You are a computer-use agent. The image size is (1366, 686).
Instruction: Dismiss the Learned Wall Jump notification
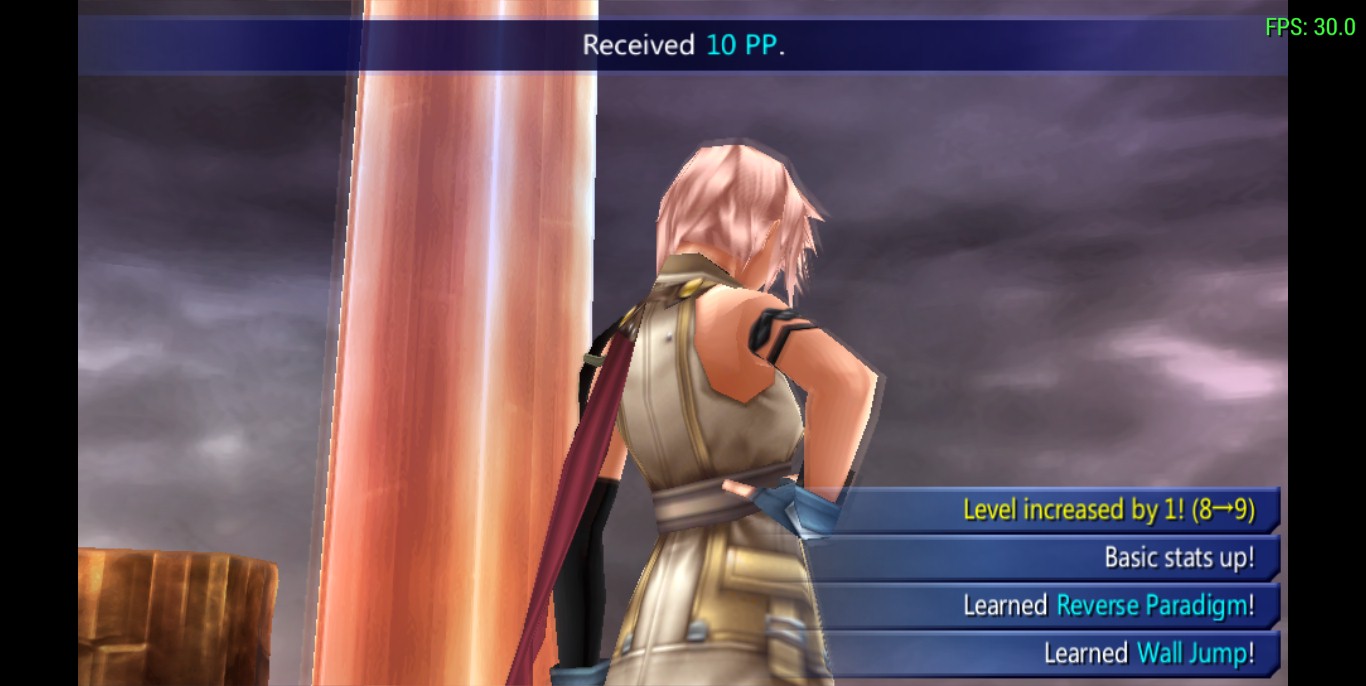tap(1060, 653)
